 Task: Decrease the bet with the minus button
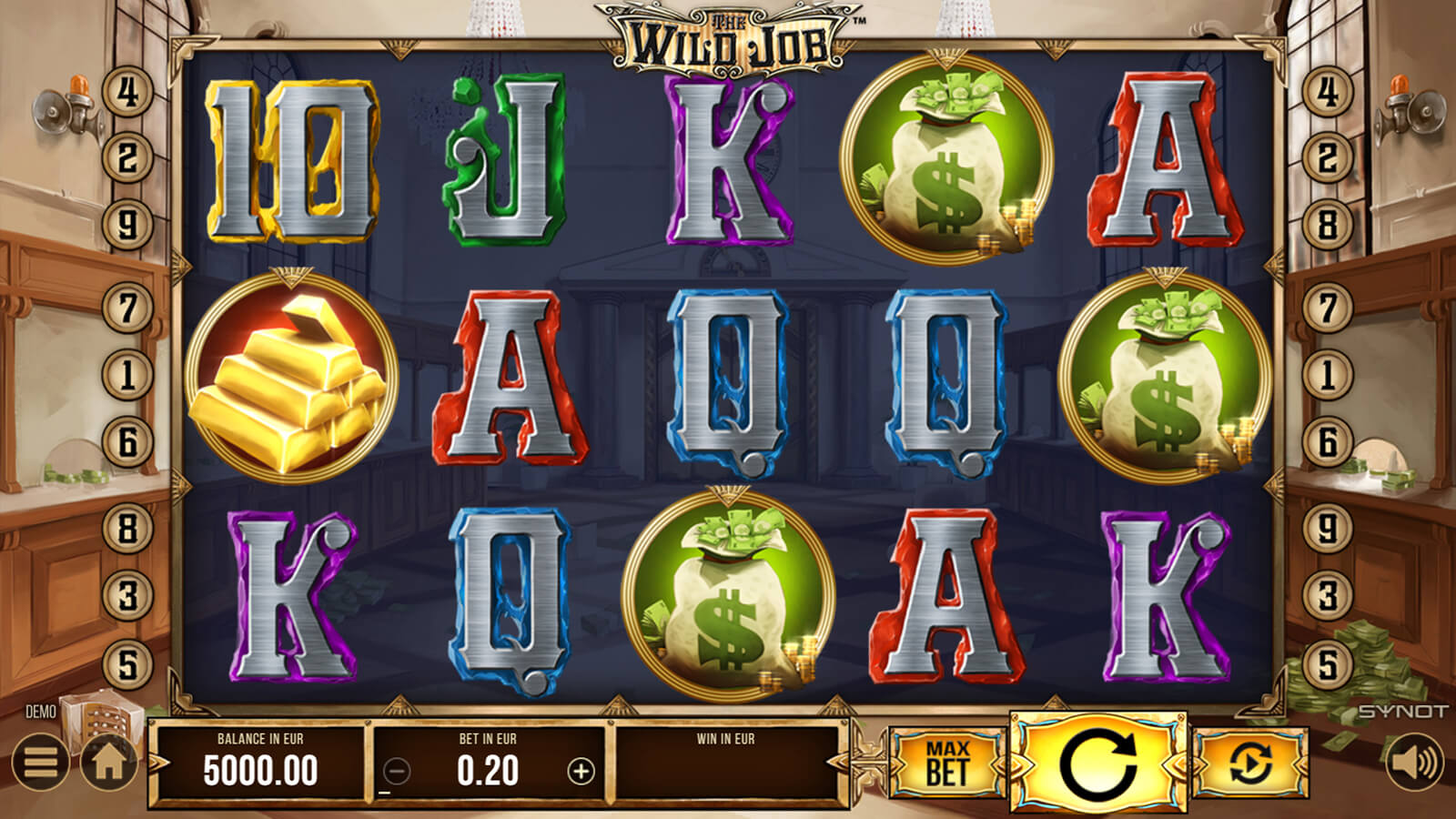pyautogui.click(x=397, y=772)
